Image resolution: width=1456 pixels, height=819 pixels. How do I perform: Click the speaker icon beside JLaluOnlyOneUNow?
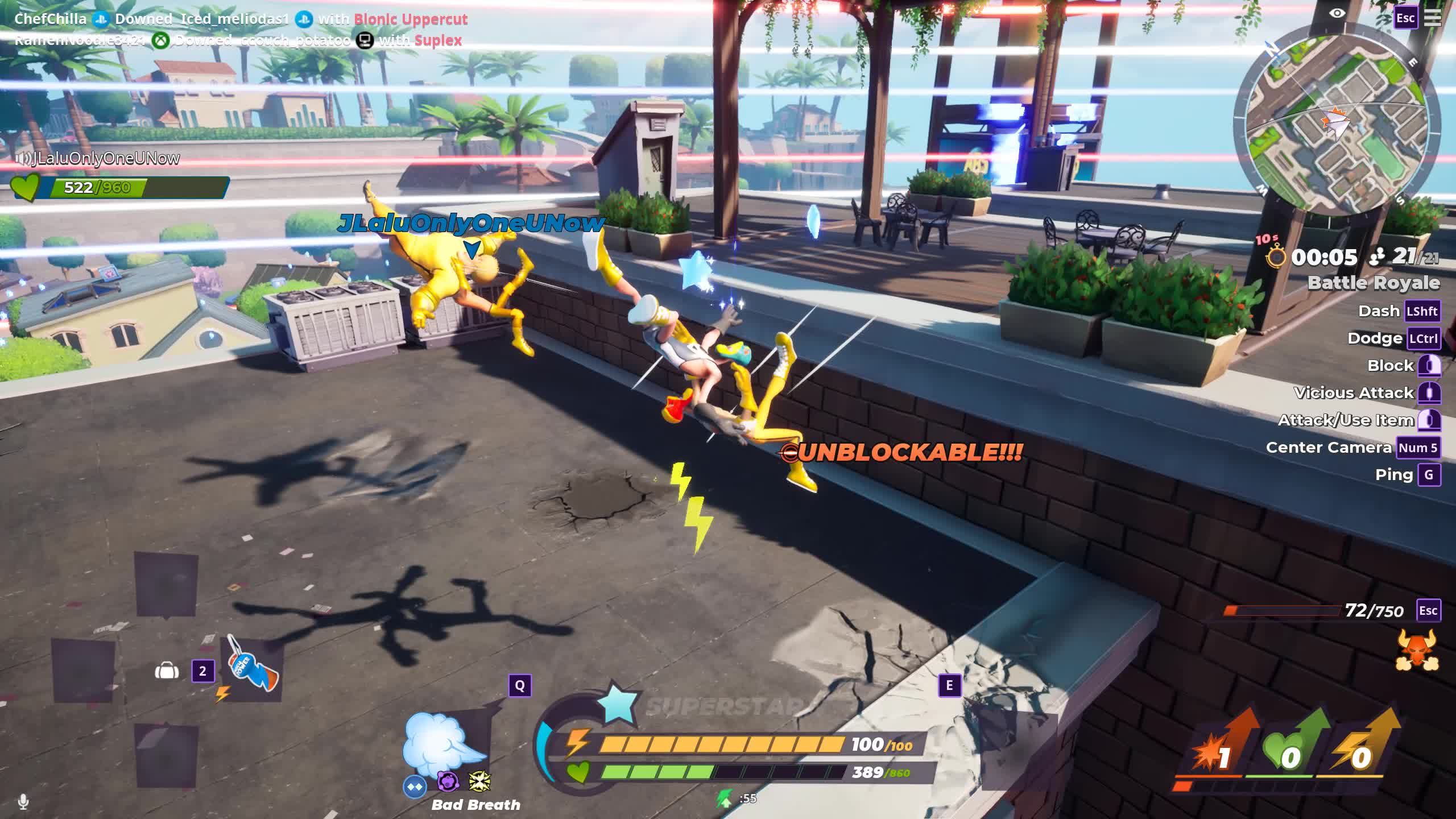23,159
